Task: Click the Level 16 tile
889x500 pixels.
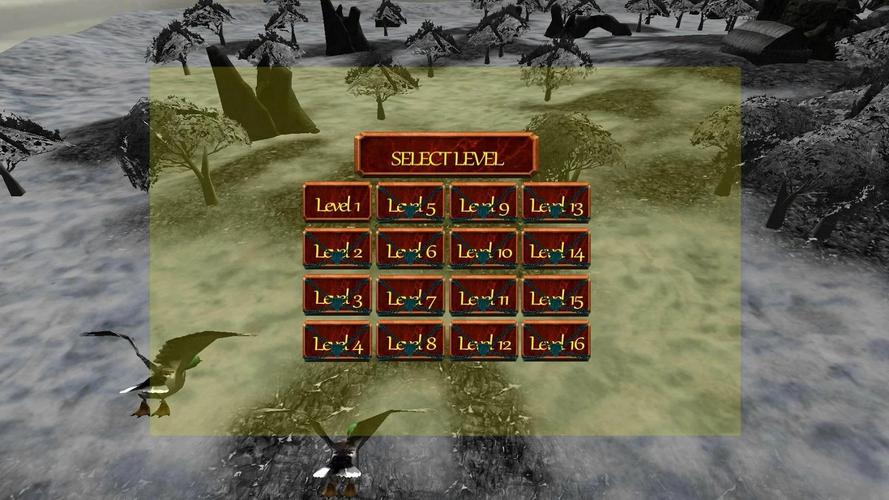Action: click(556, 342)
